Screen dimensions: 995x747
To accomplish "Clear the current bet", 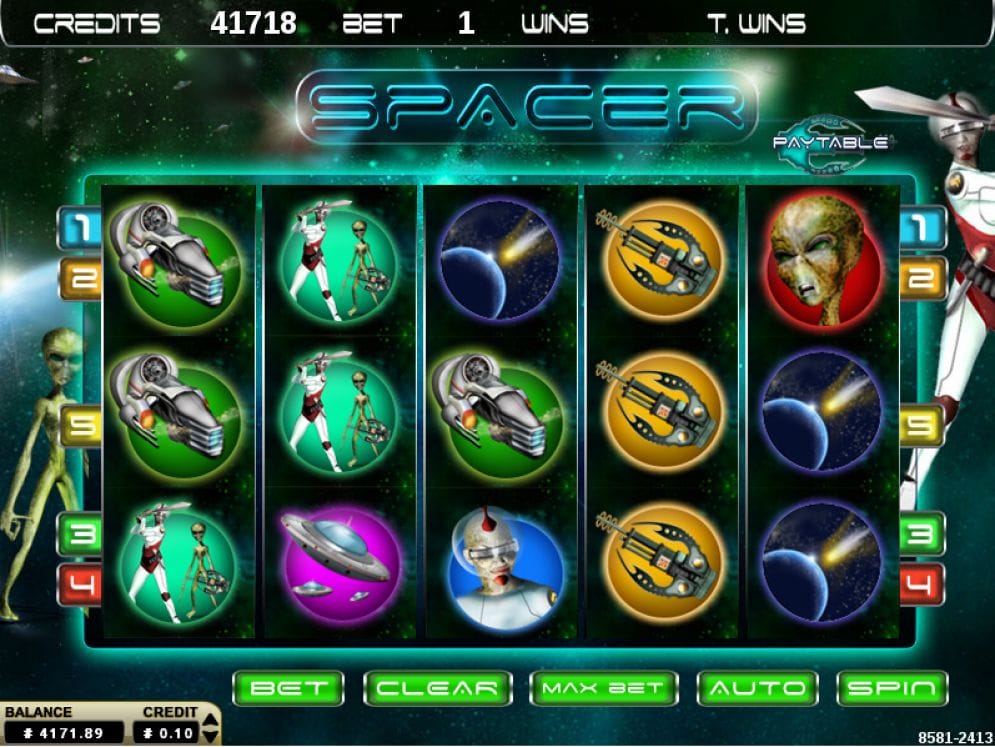I will pyautogui.click(x=437, y=688).
